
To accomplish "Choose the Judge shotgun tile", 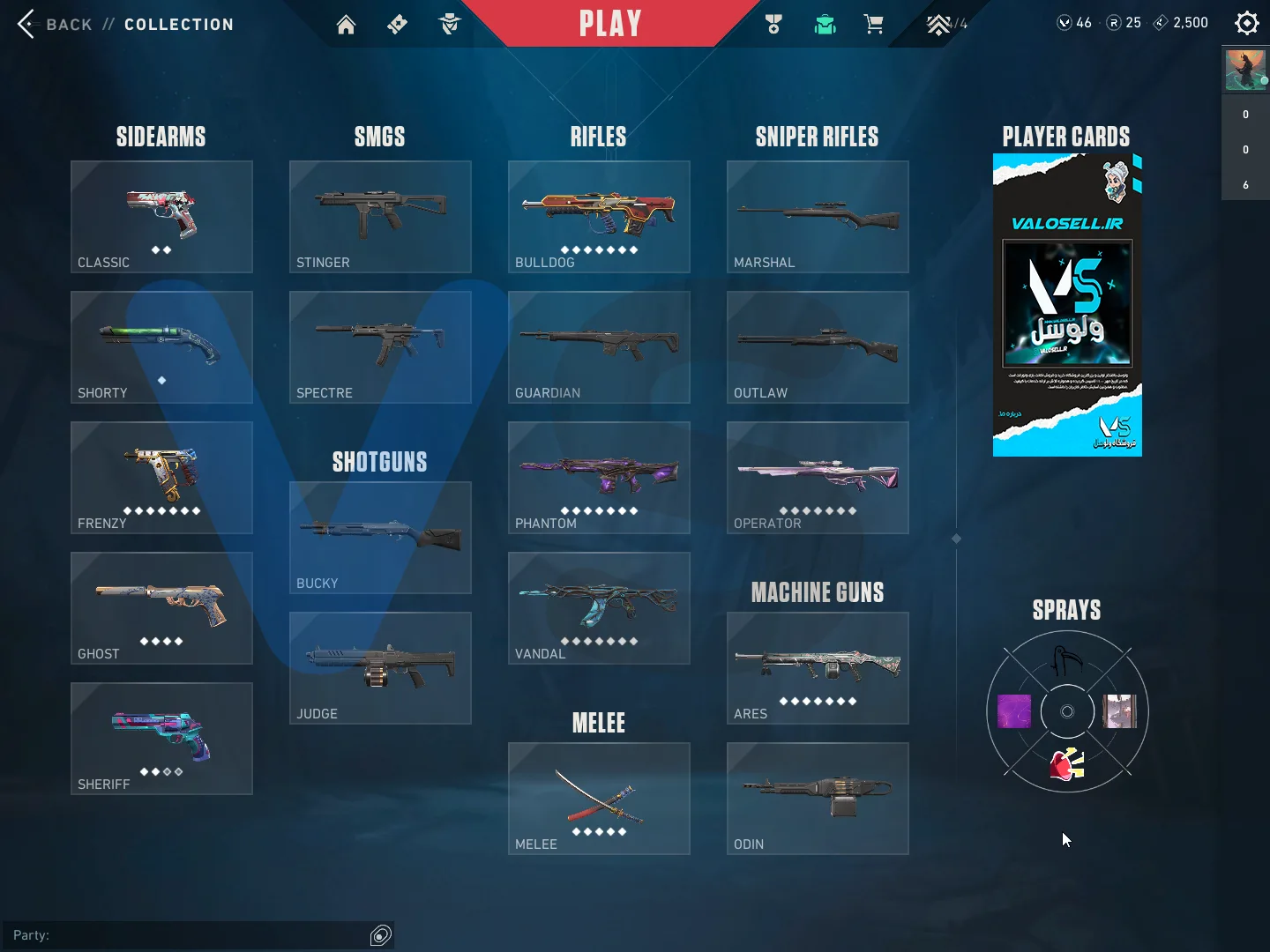I will click(380, 668).
